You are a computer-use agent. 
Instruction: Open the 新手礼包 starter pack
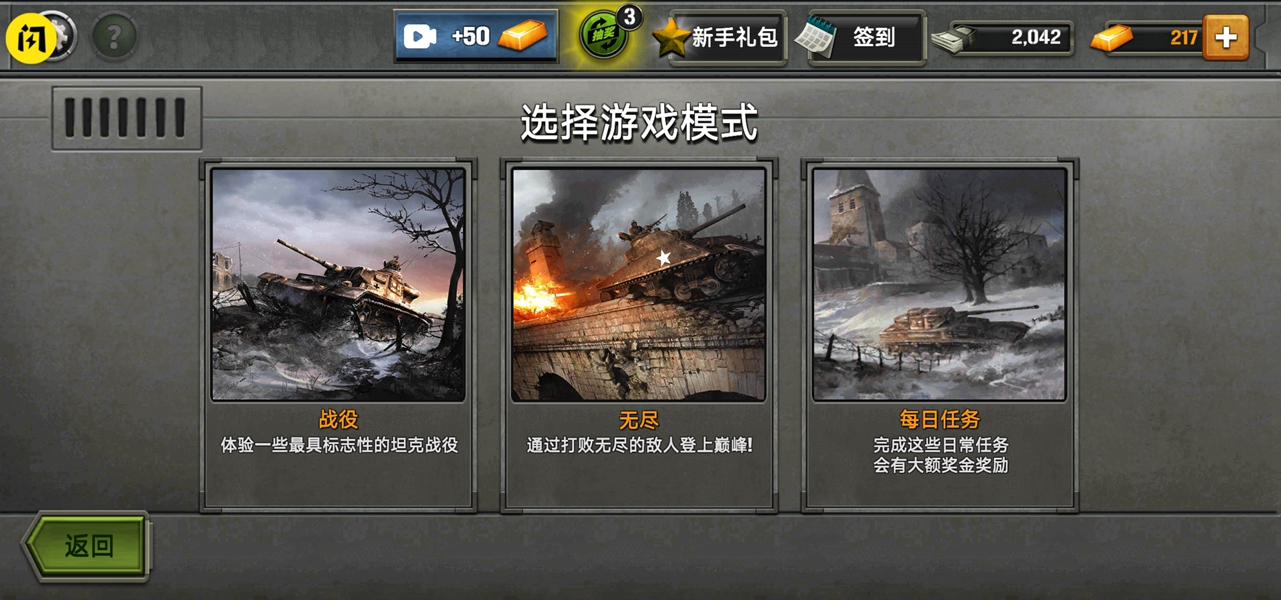pos(722,38)
